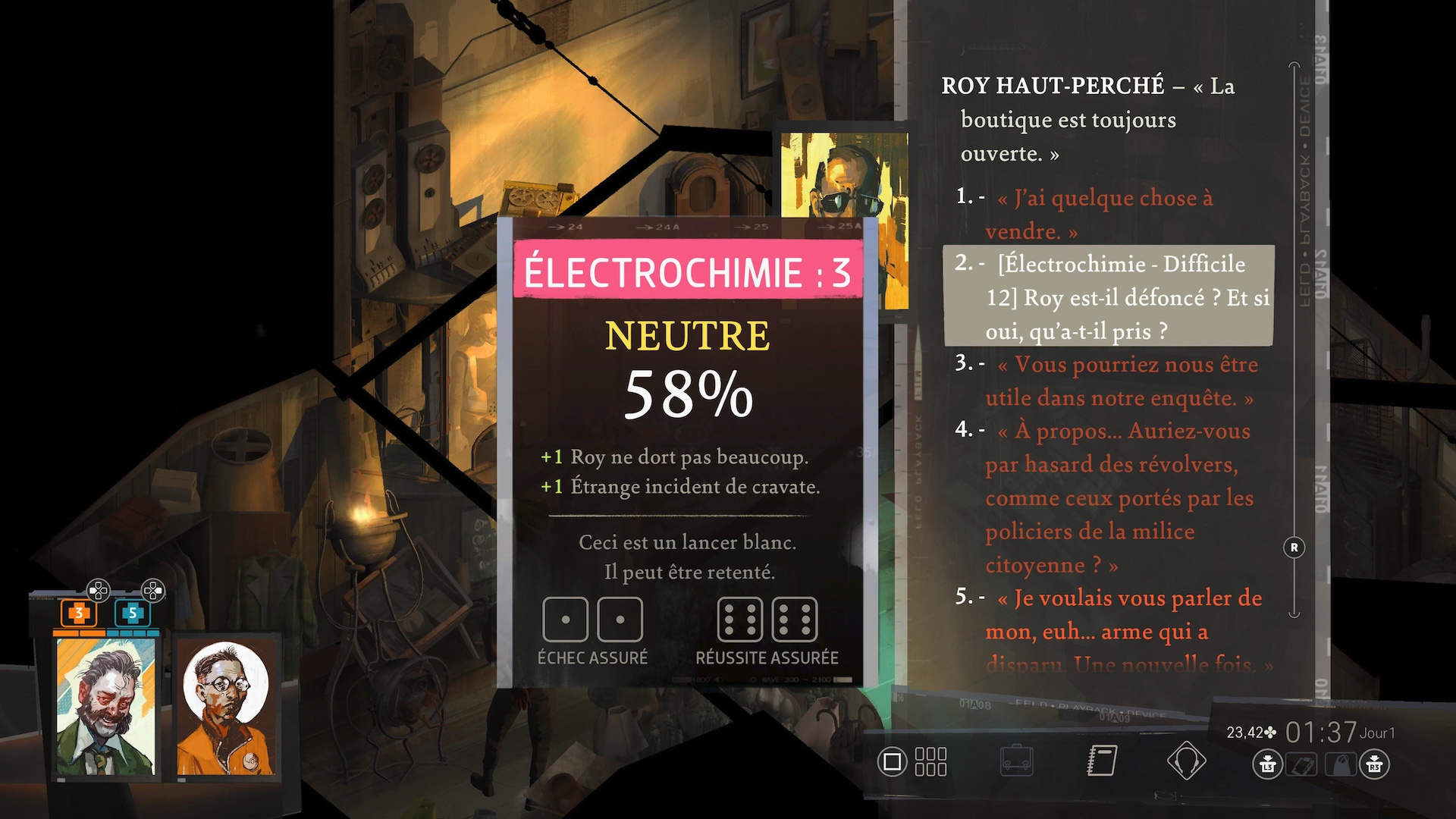1456x819 pixels.
Task: Choose the reply about your missing weapon
Action: coord(1122,630)
